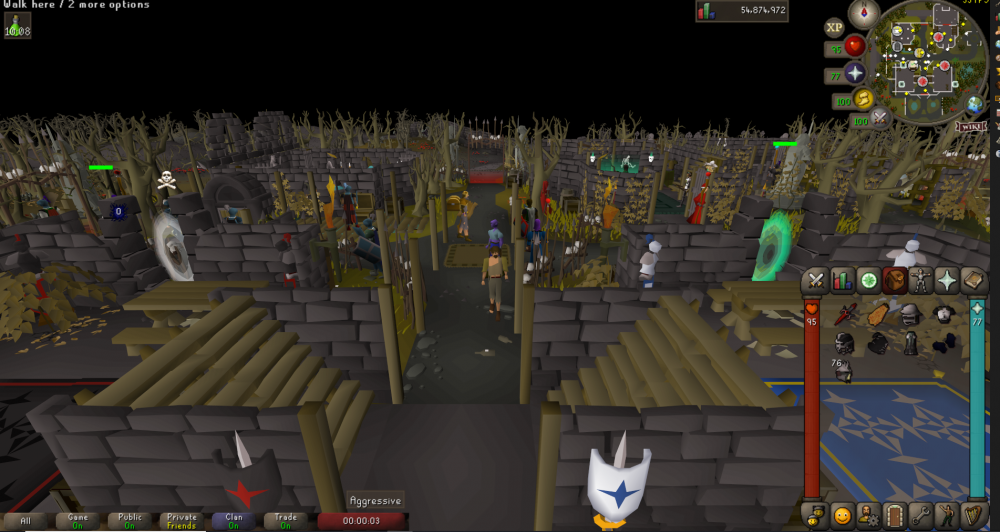Viewport: 1000px width, 532px height.
Task: Open the Music Player harp tab
Action: [972, 515]
